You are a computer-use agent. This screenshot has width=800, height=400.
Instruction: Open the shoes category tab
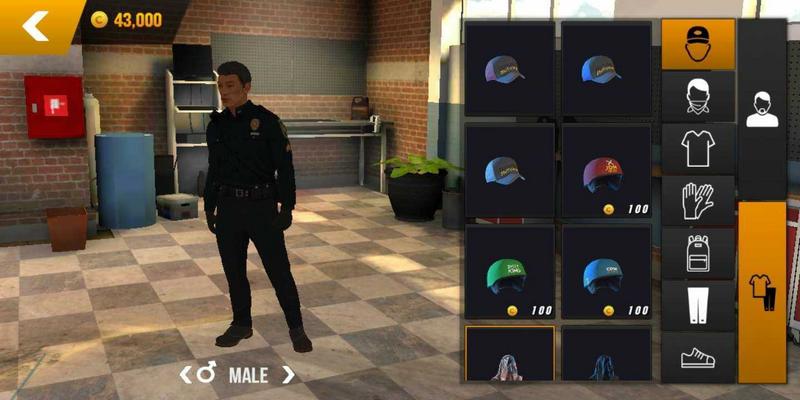tap(698, 357)
